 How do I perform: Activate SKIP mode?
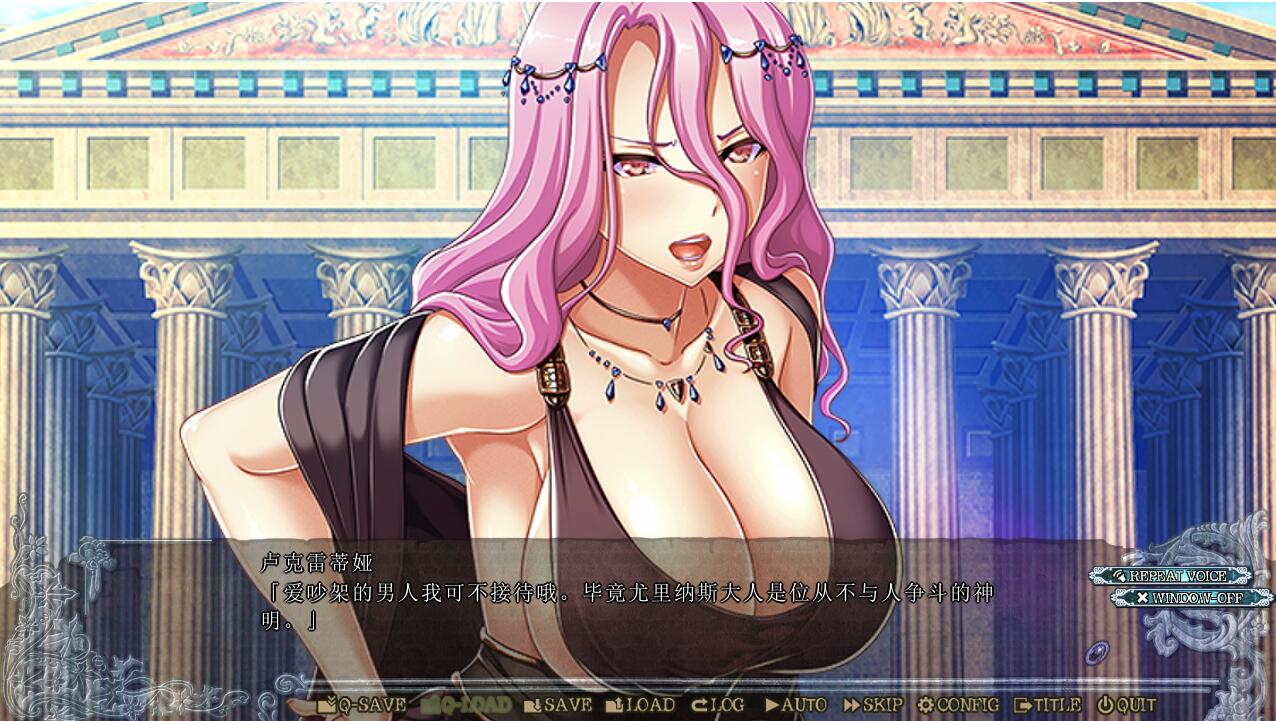pos(873,705)
